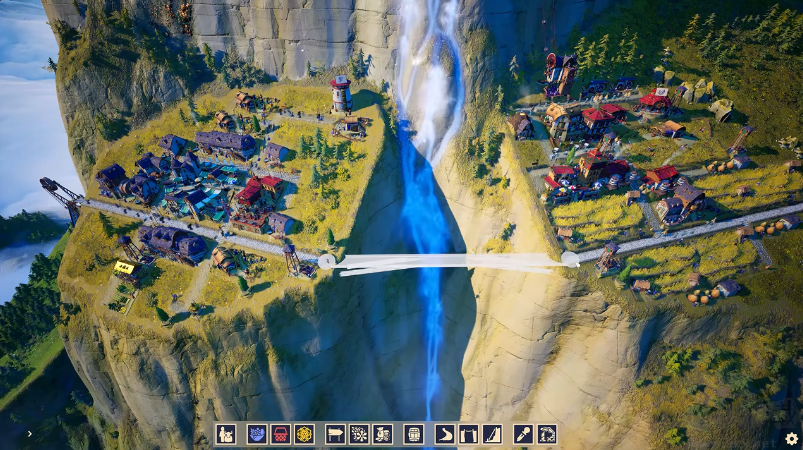Image resolution: width=803 pixels, height=450 pixels.
Task: Choose the snowflake pattern tool
Action: click(x=359, y=434)
